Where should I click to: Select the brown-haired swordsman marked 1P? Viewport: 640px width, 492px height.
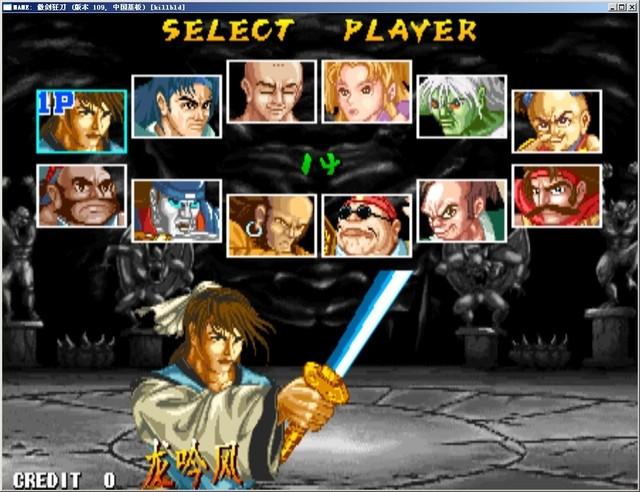82,120
